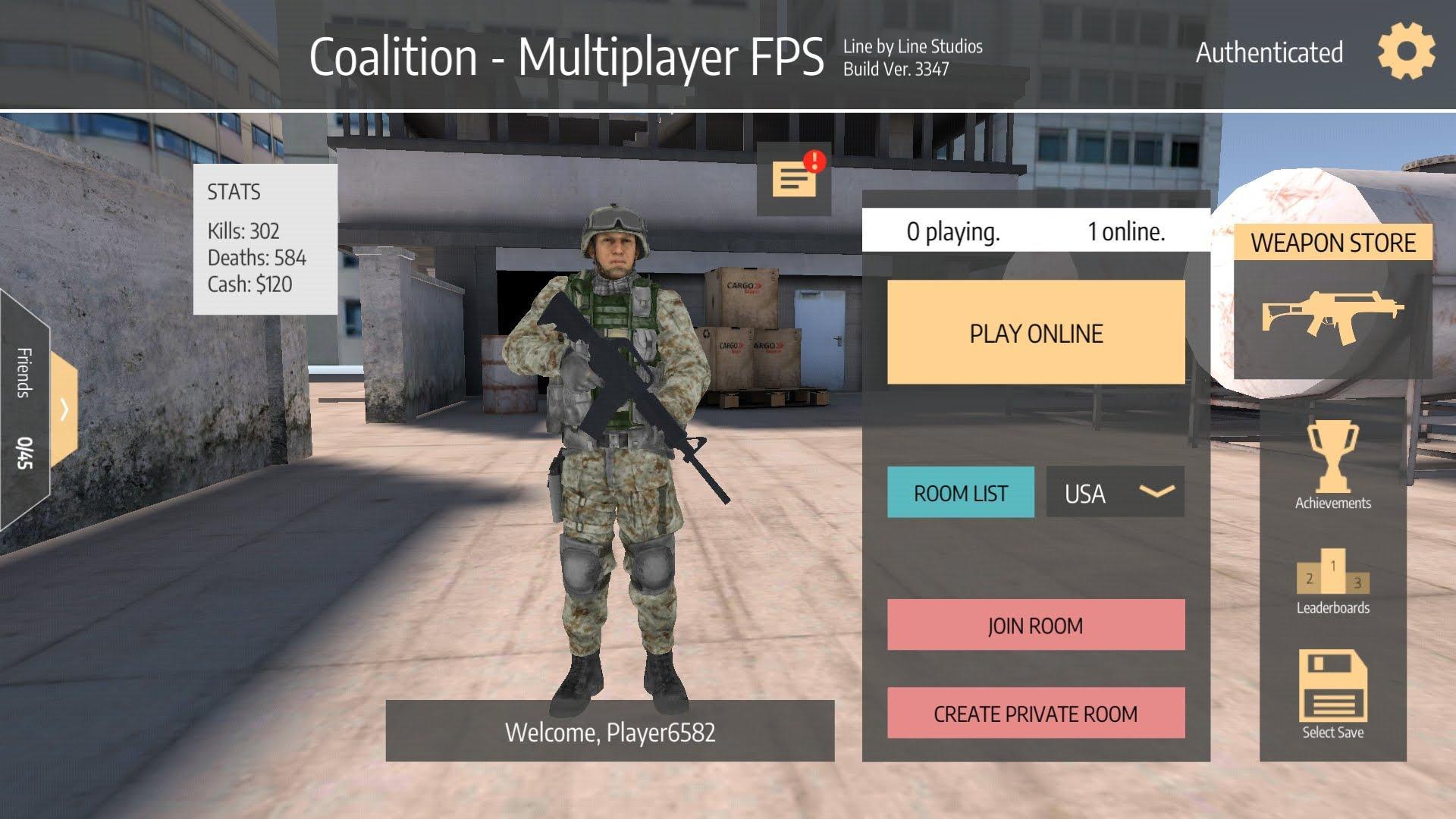Click the Join Room button
The width and height of the screenshot is (1456, 819).
point(1036,625)
